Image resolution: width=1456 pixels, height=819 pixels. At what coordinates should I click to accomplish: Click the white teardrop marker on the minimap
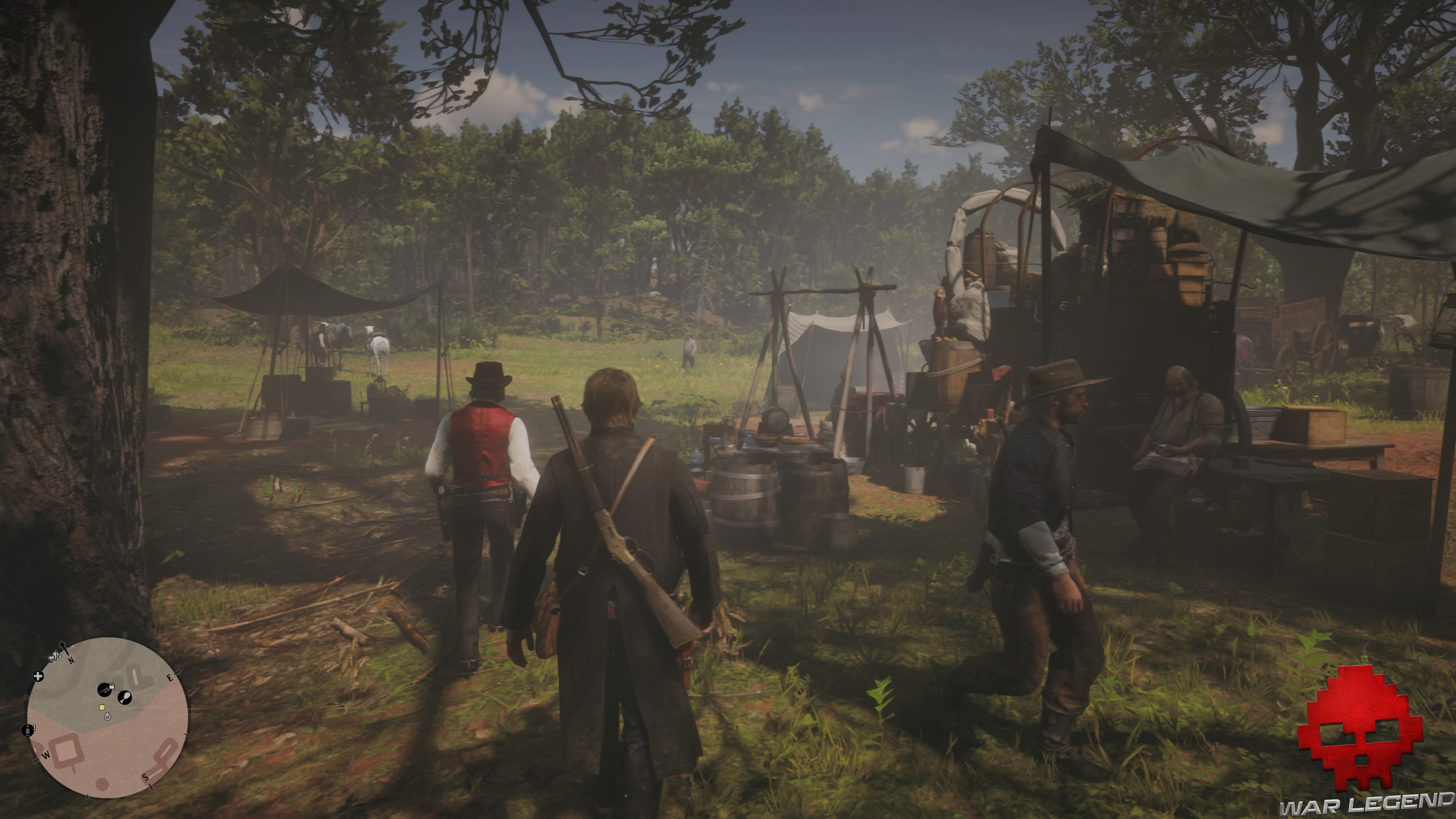(108, 717)
